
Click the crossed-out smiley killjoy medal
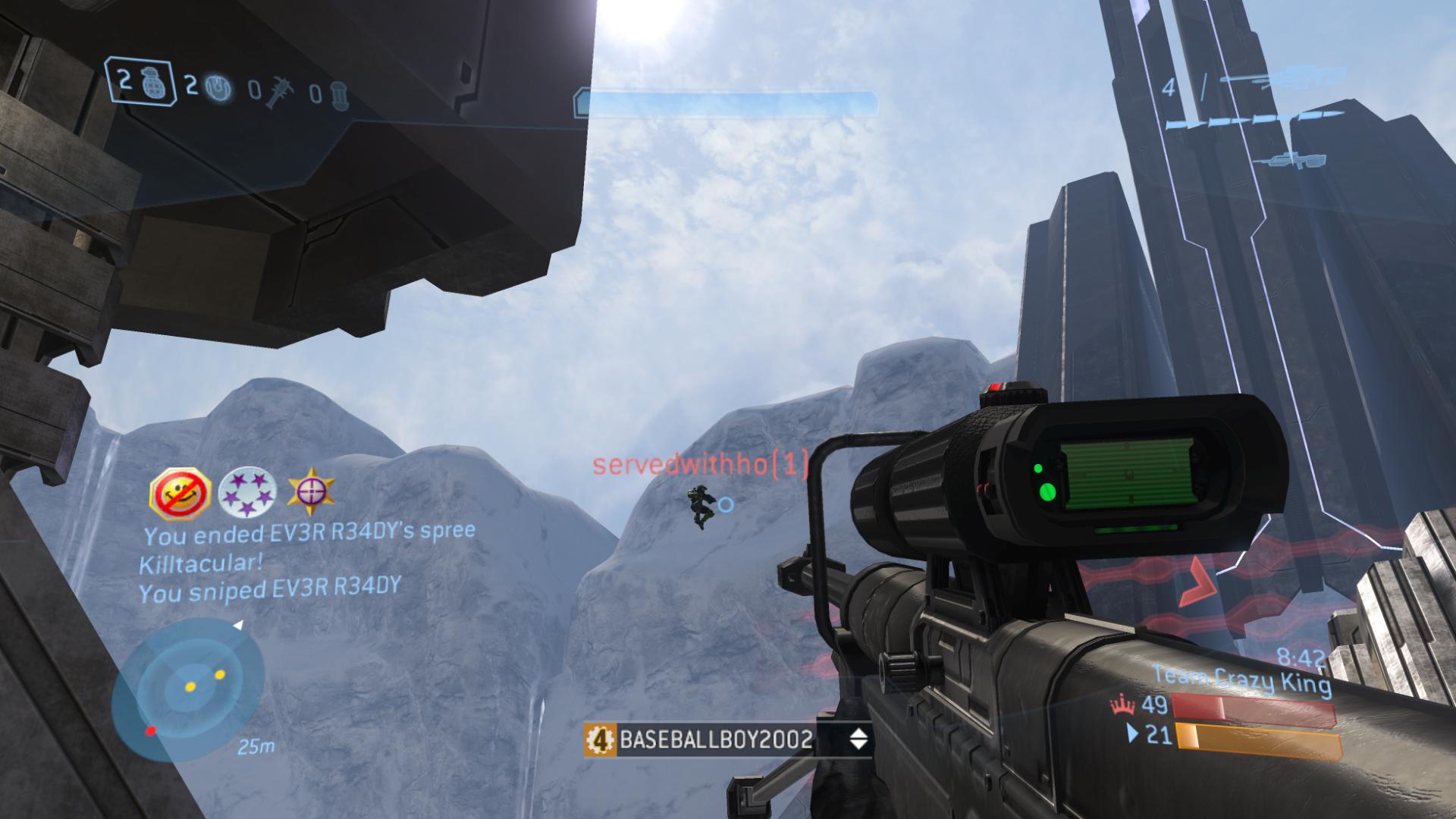180,492
